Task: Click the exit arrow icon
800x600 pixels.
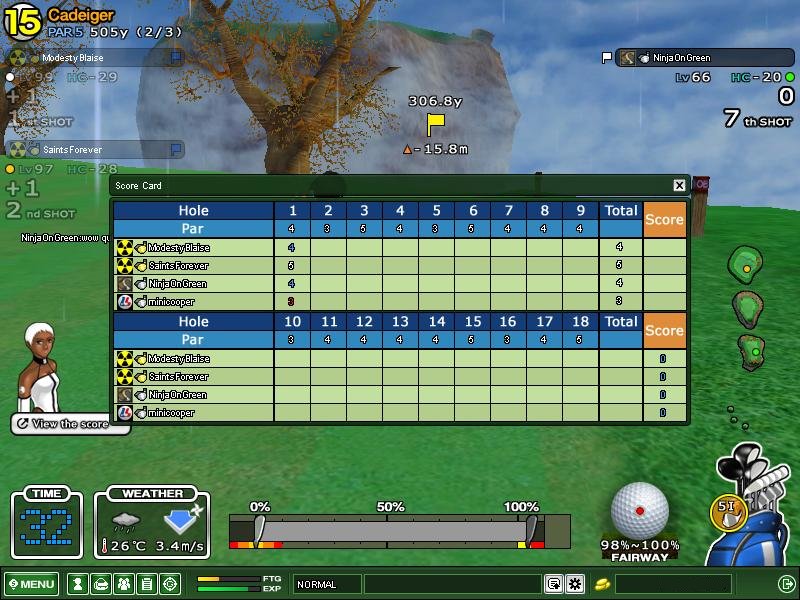Action: coord(786,584)
